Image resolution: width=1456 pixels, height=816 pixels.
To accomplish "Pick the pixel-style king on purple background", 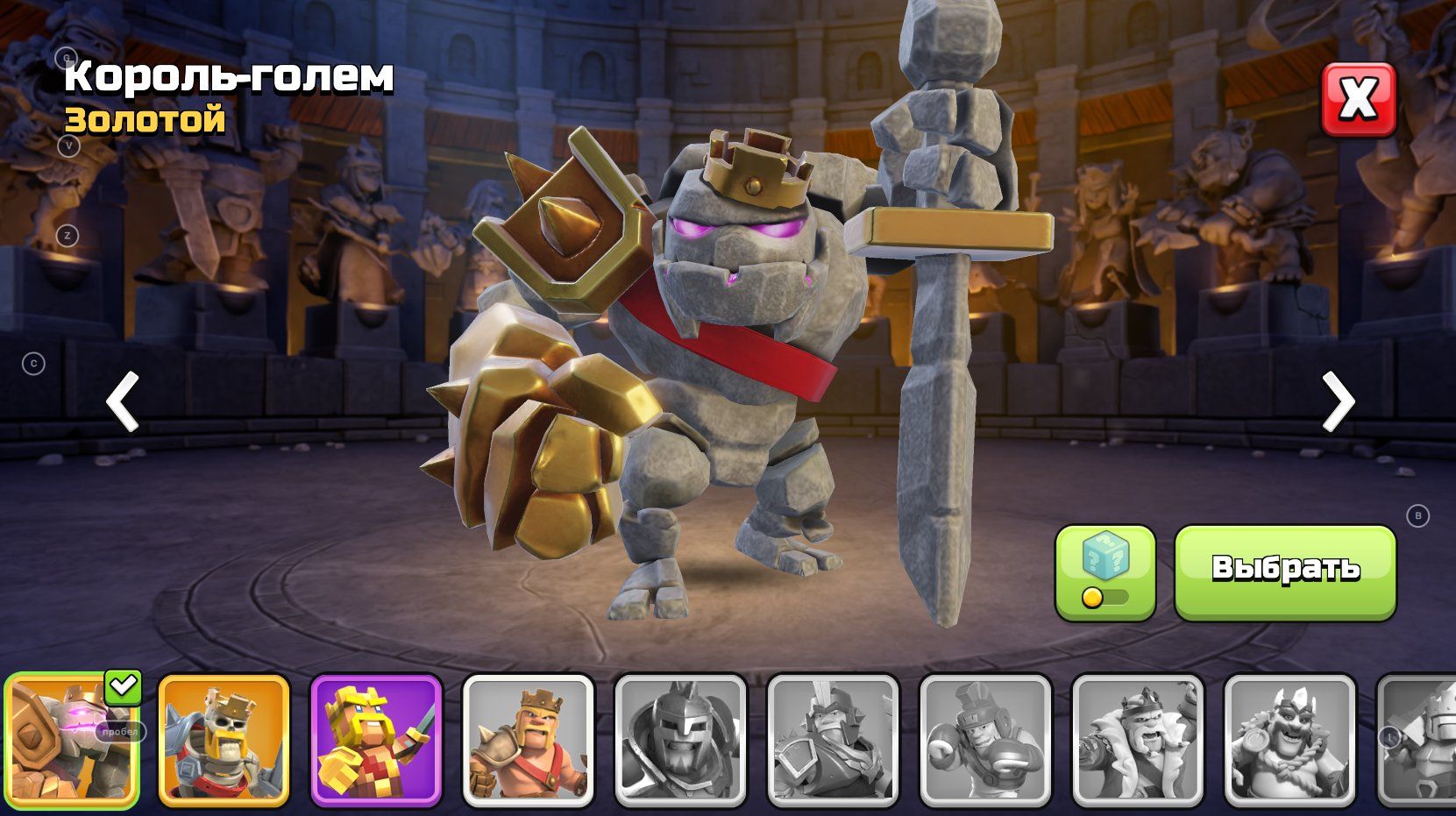I will (x=376, y=740).
